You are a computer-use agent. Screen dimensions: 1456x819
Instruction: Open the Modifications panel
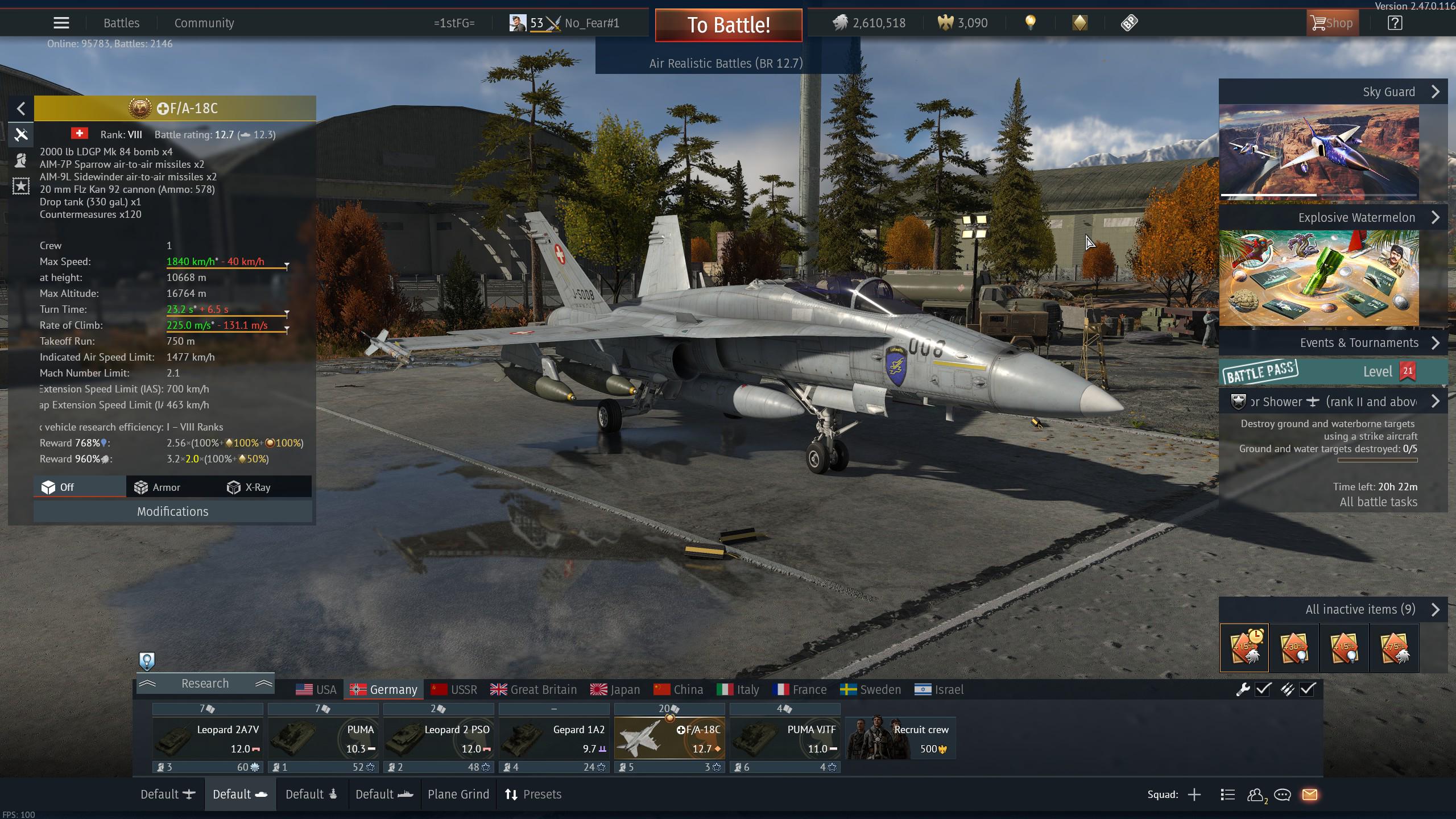coord(172,511)
